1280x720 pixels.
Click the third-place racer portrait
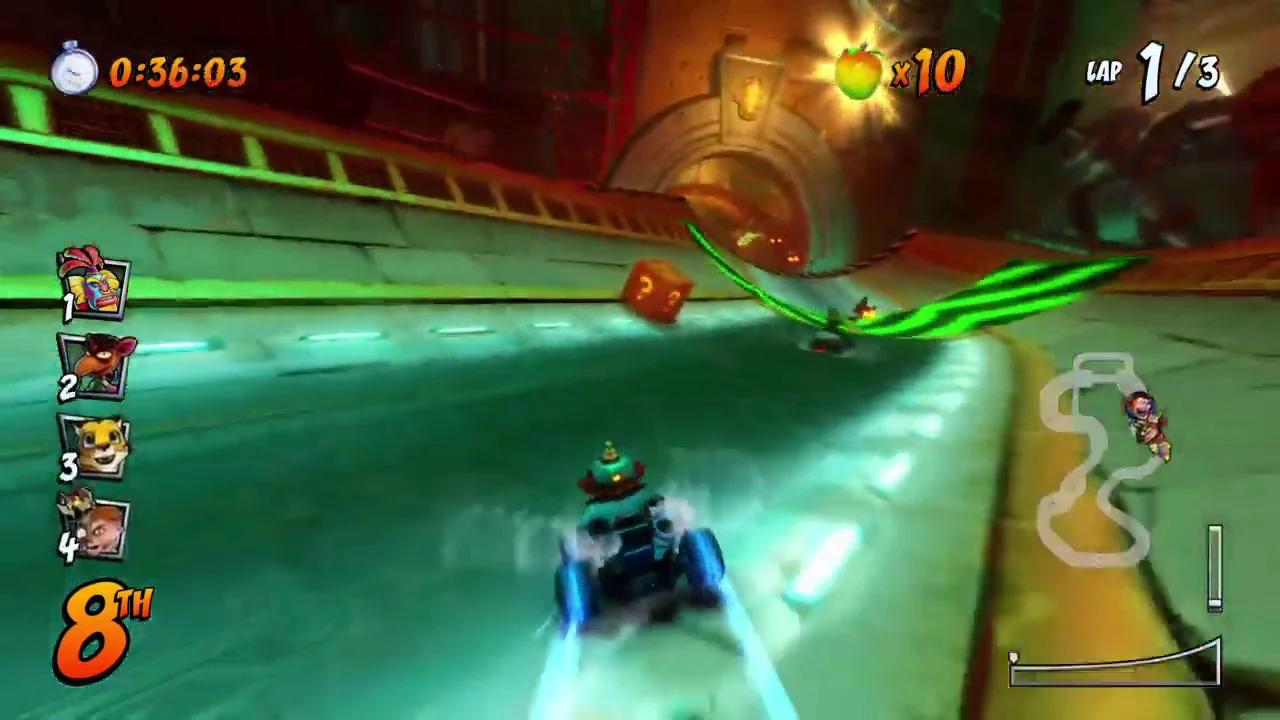click(95, 448)
